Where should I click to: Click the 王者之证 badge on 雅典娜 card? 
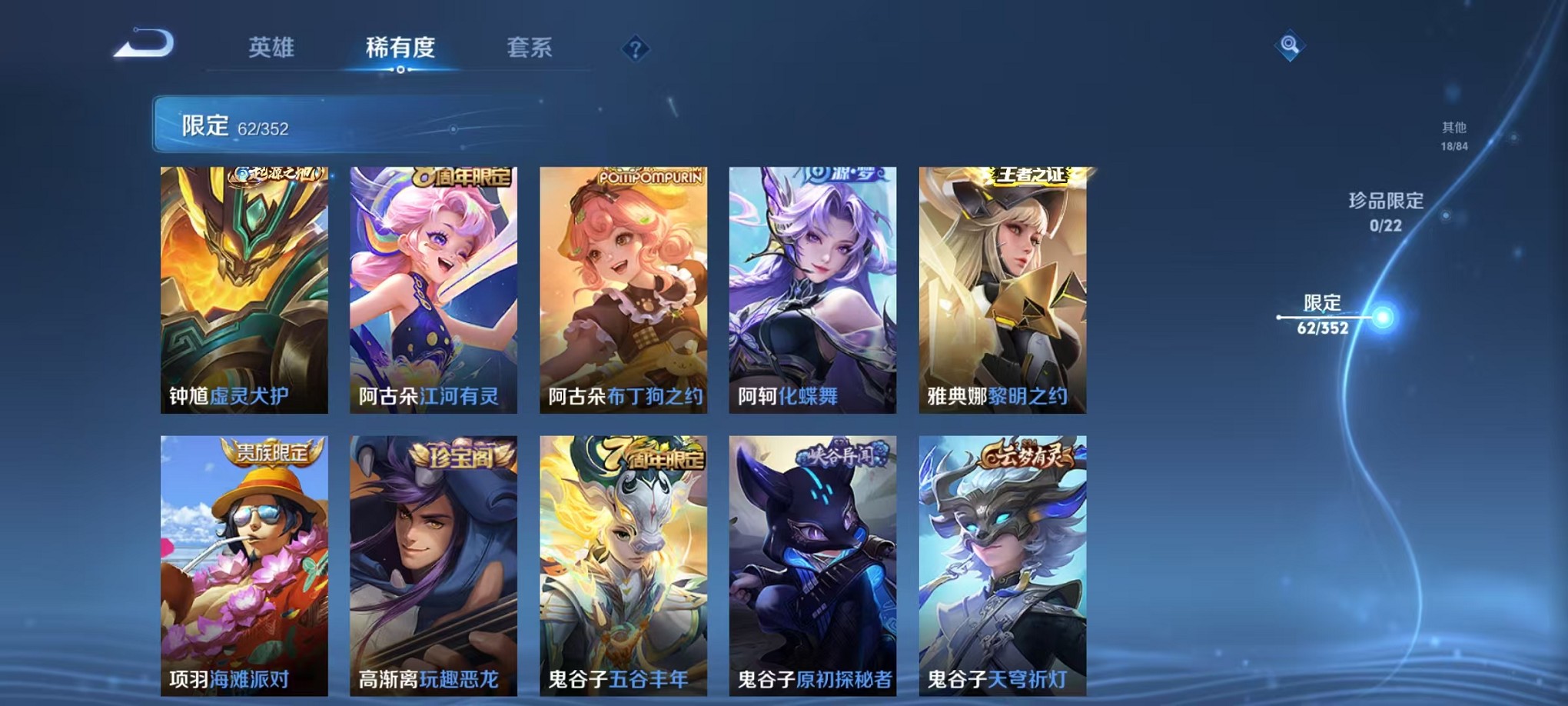click(1028, 175)
